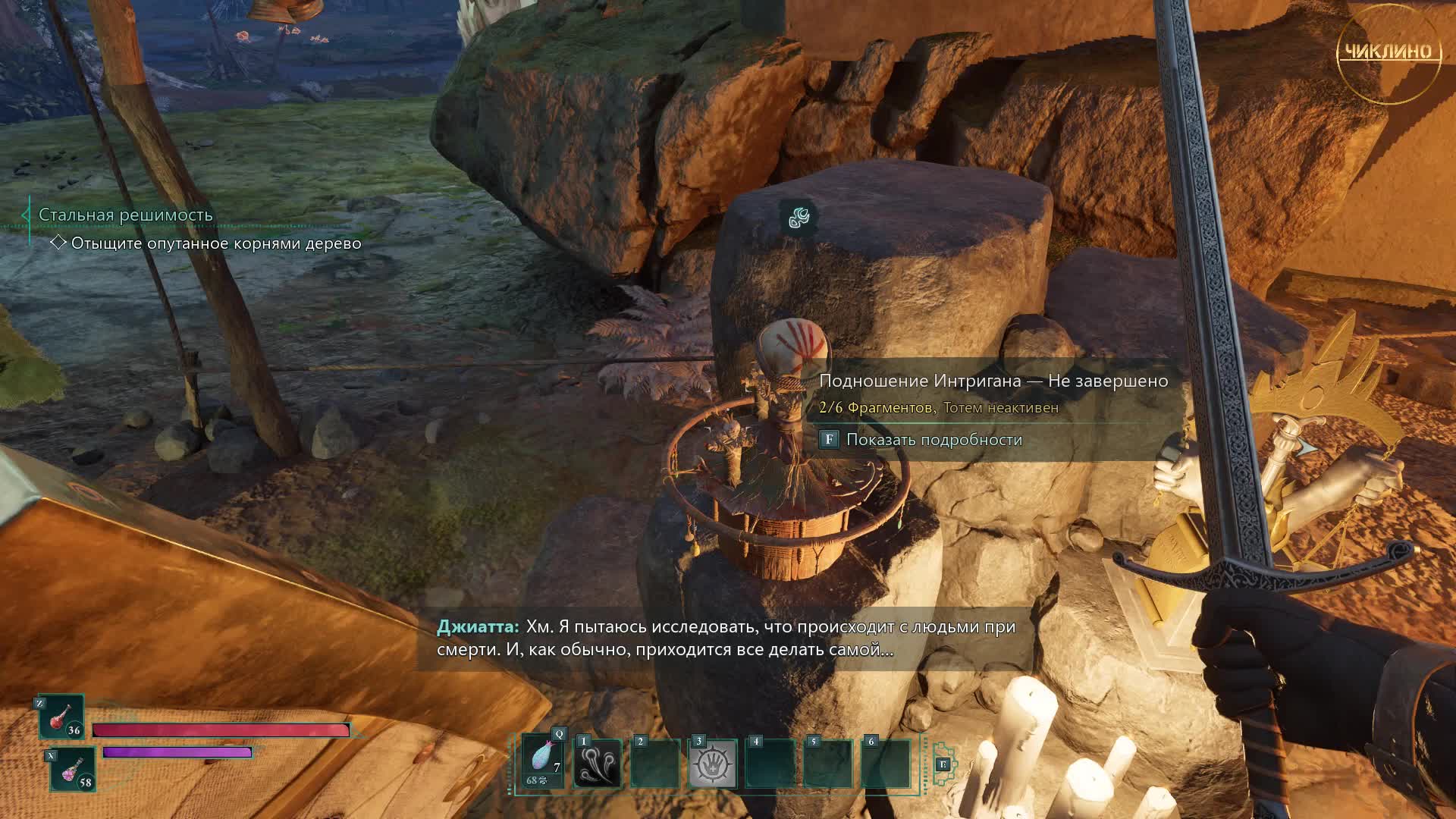Activate the swirling wisps ability in slot 1
This screenshot has width=1456, height=819.
pos(598,763)
